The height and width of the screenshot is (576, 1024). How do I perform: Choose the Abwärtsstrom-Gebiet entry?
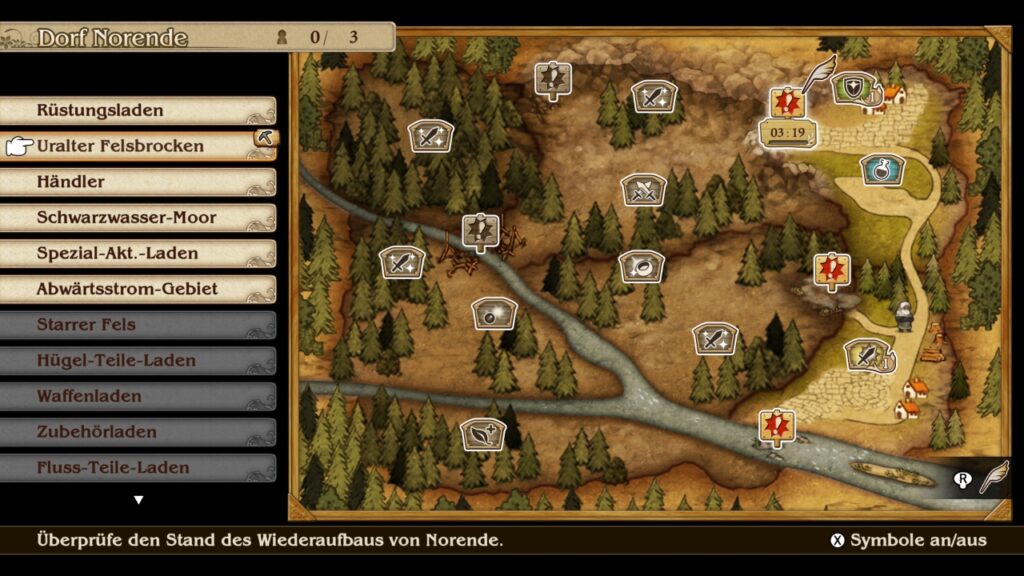(140, 289)
